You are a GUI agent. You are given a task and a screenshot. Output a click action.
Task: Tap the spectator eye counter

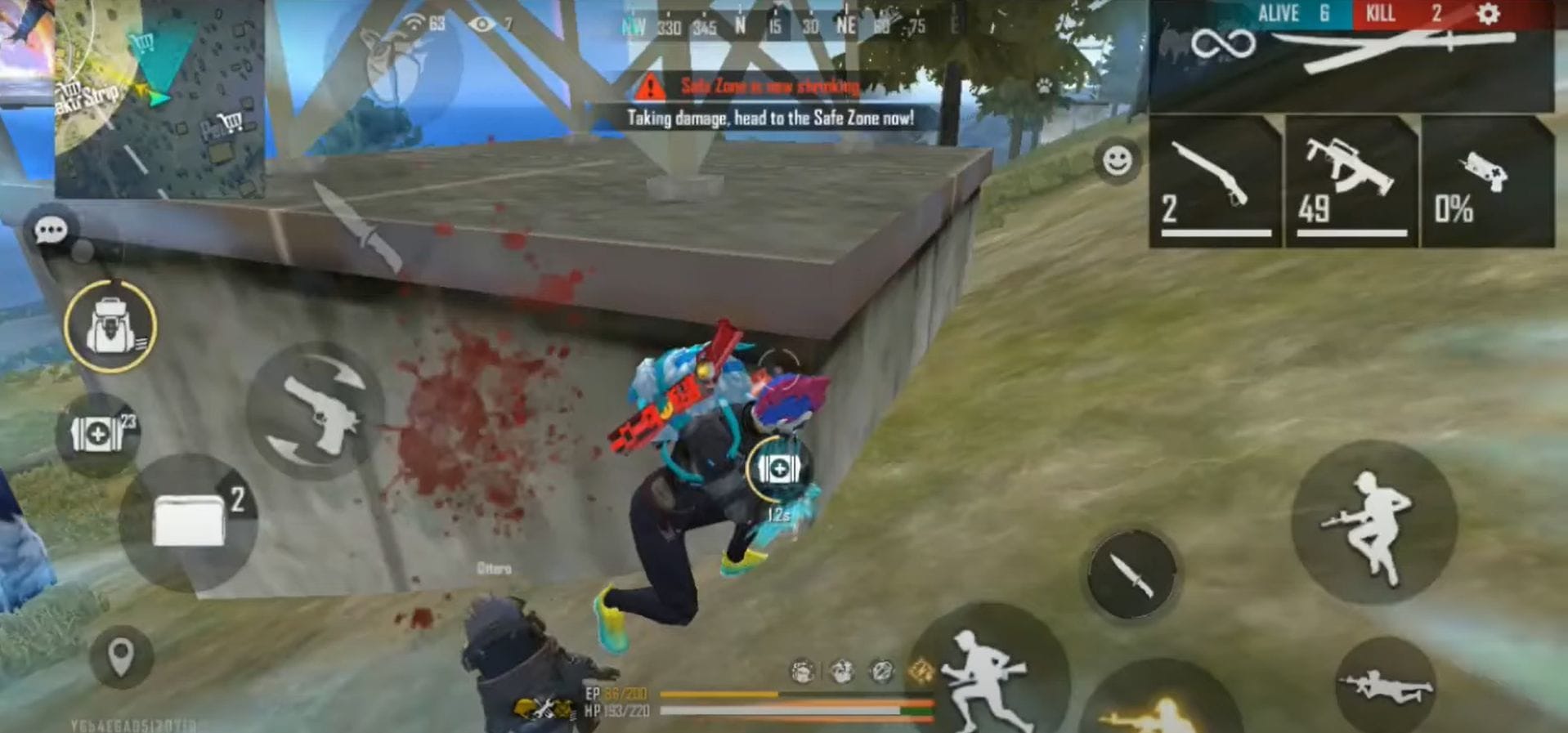coord(488,23)
